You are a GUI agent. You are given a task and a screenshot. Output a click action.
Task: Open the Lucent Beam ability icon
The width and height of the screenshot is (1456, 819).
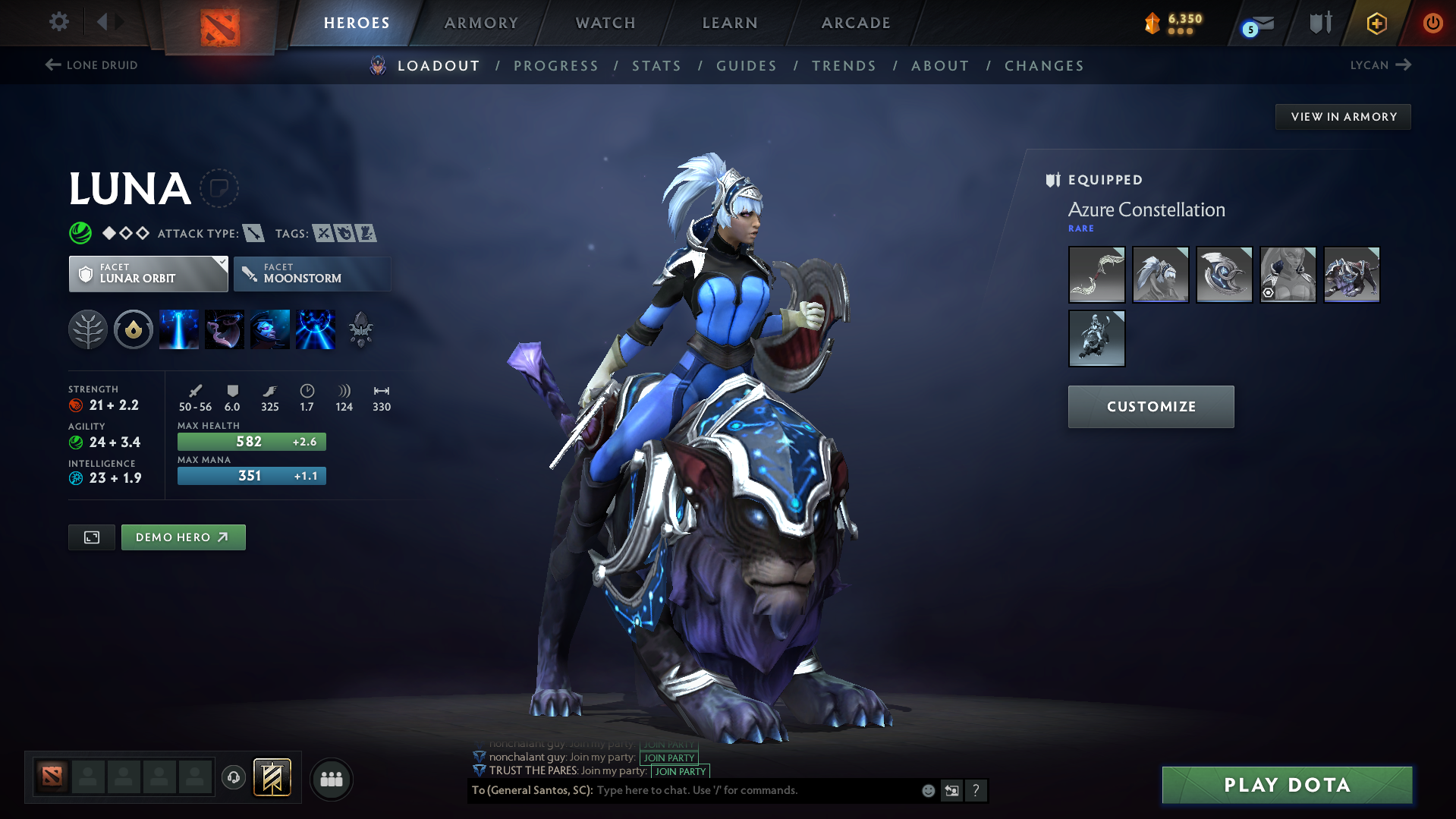(179, 329)
